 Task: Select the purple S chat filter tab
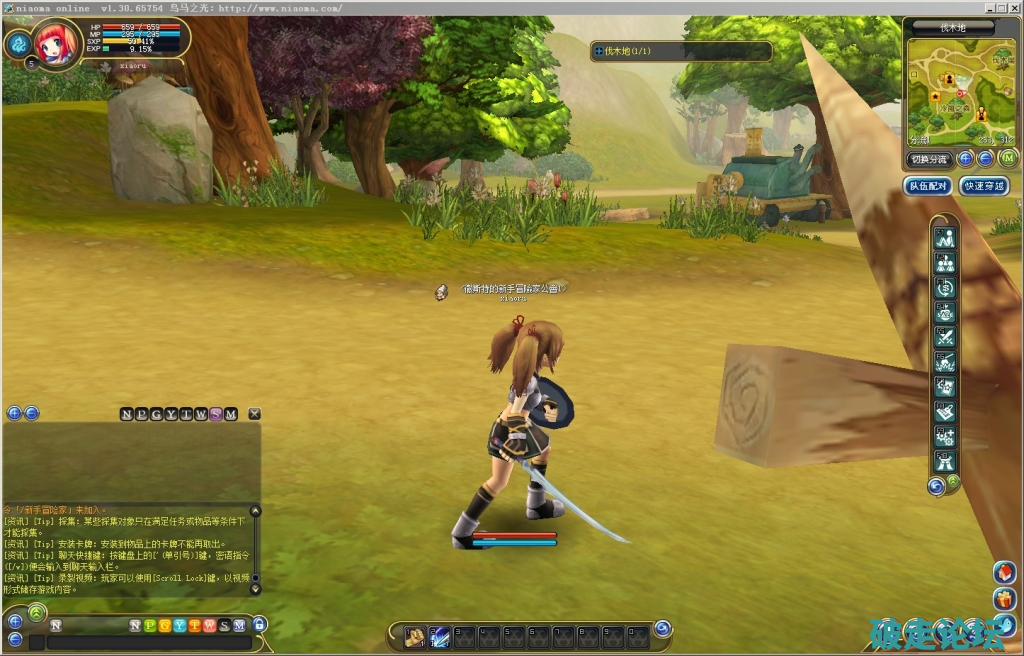pos(216,414)
